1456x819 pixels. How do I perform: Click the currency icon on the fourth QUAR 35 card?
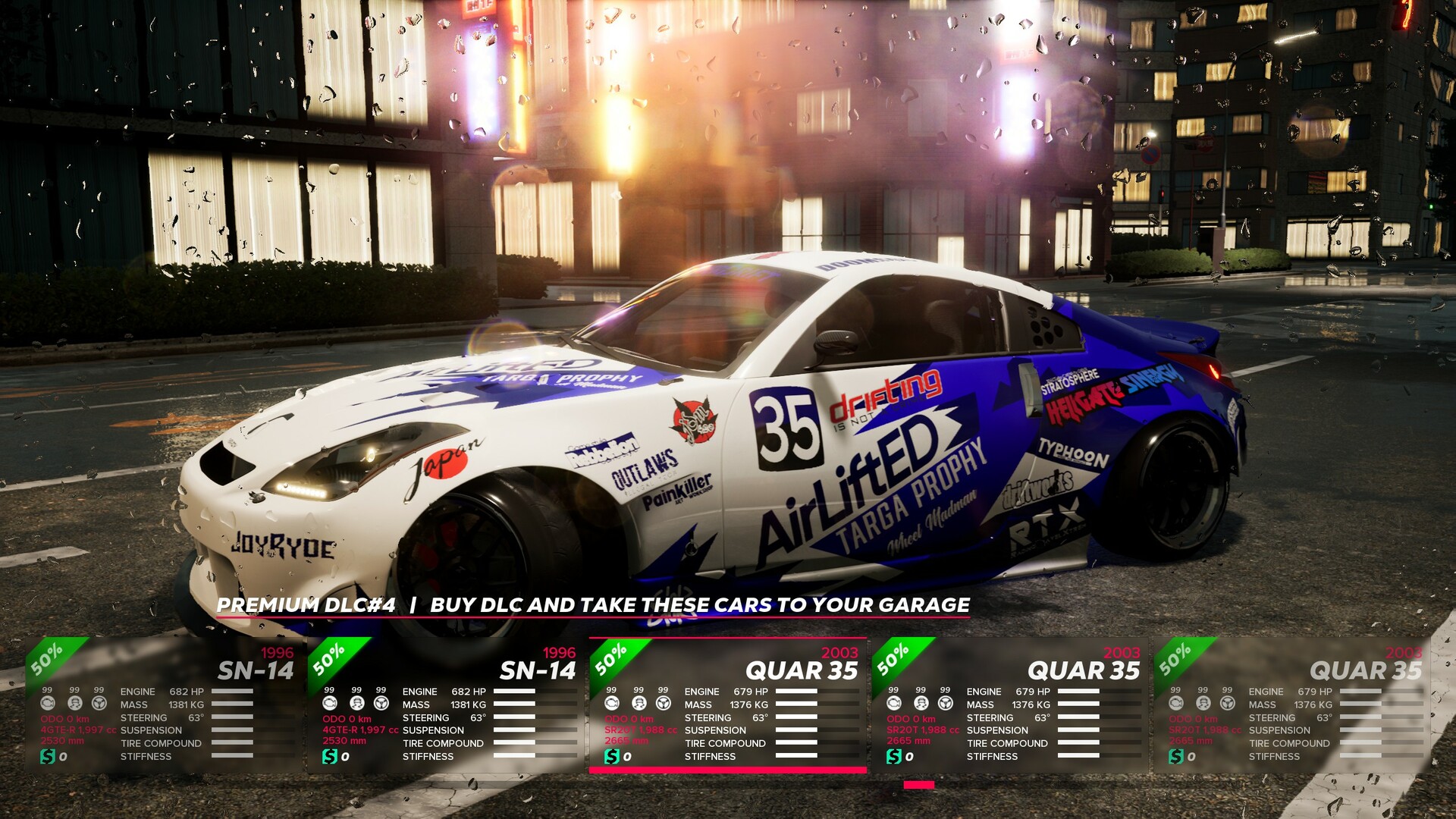tap(893, 757)
